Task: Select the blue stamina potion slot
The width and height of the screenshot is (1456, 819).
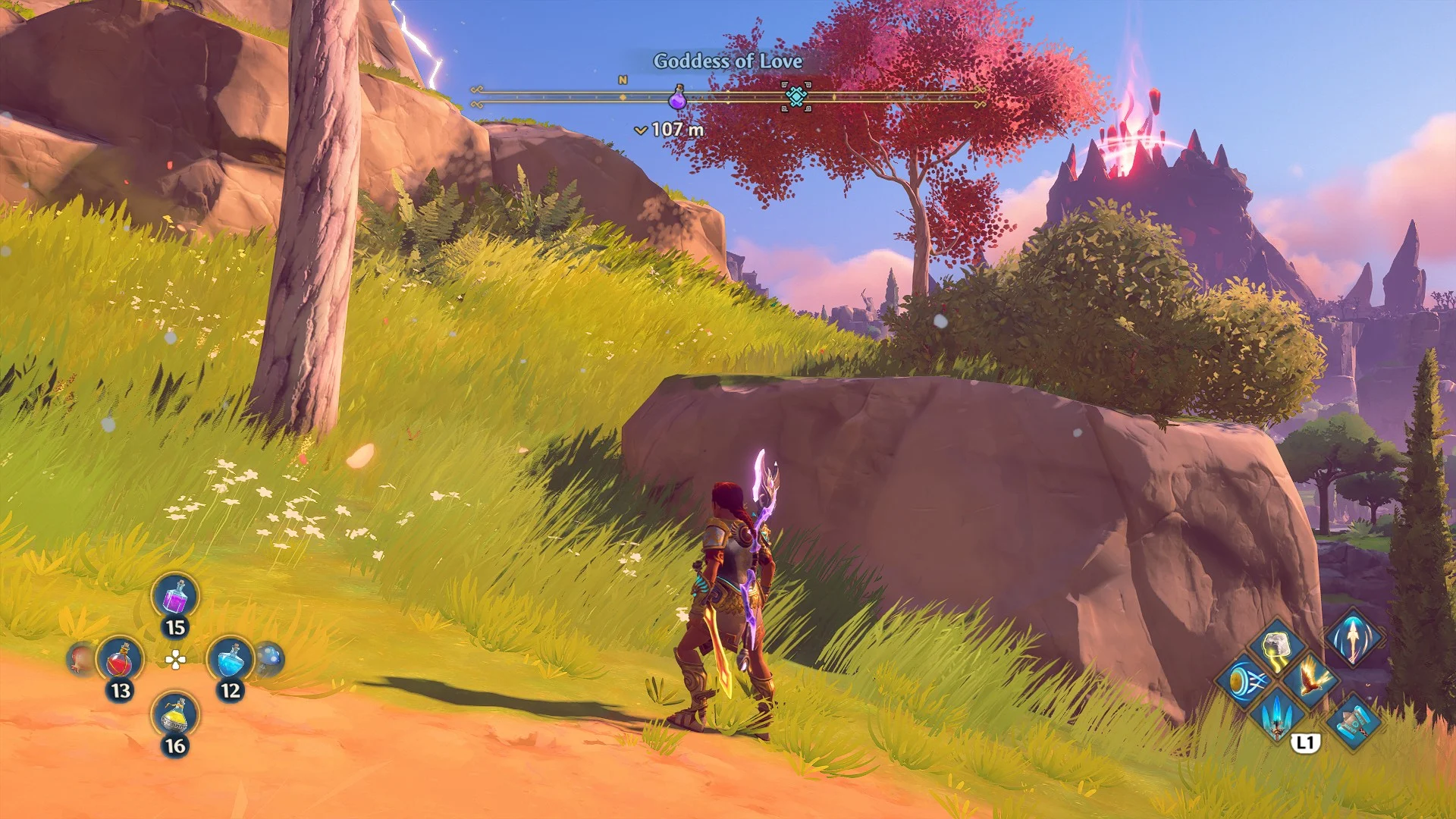Action: tap(231, 660)
